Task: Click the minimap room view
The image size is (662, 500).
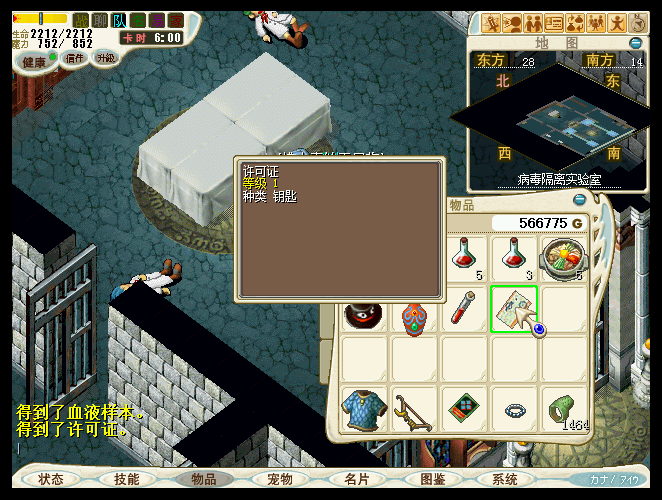Action: coord(558,123)
